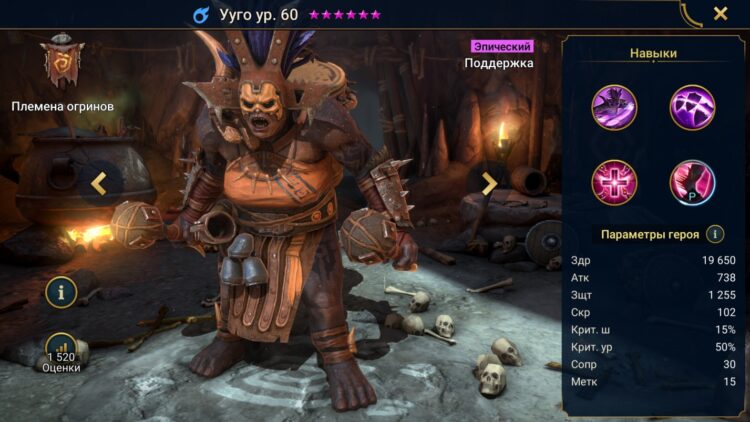Show the previous champion with left arrow
750x422 pixels.
[x=99, y=183]
